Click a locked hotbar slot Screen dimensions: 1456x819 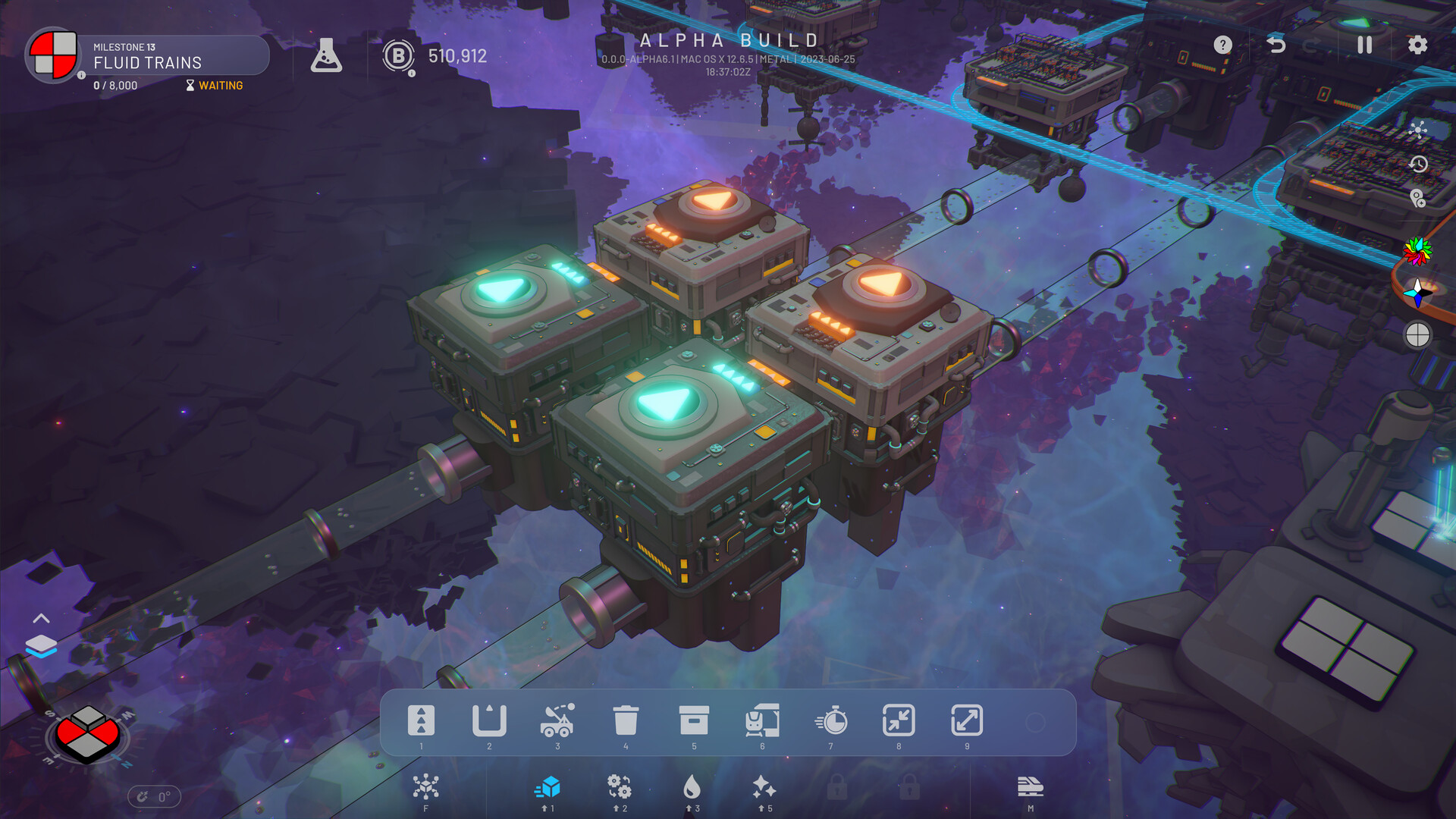(839, 789)
